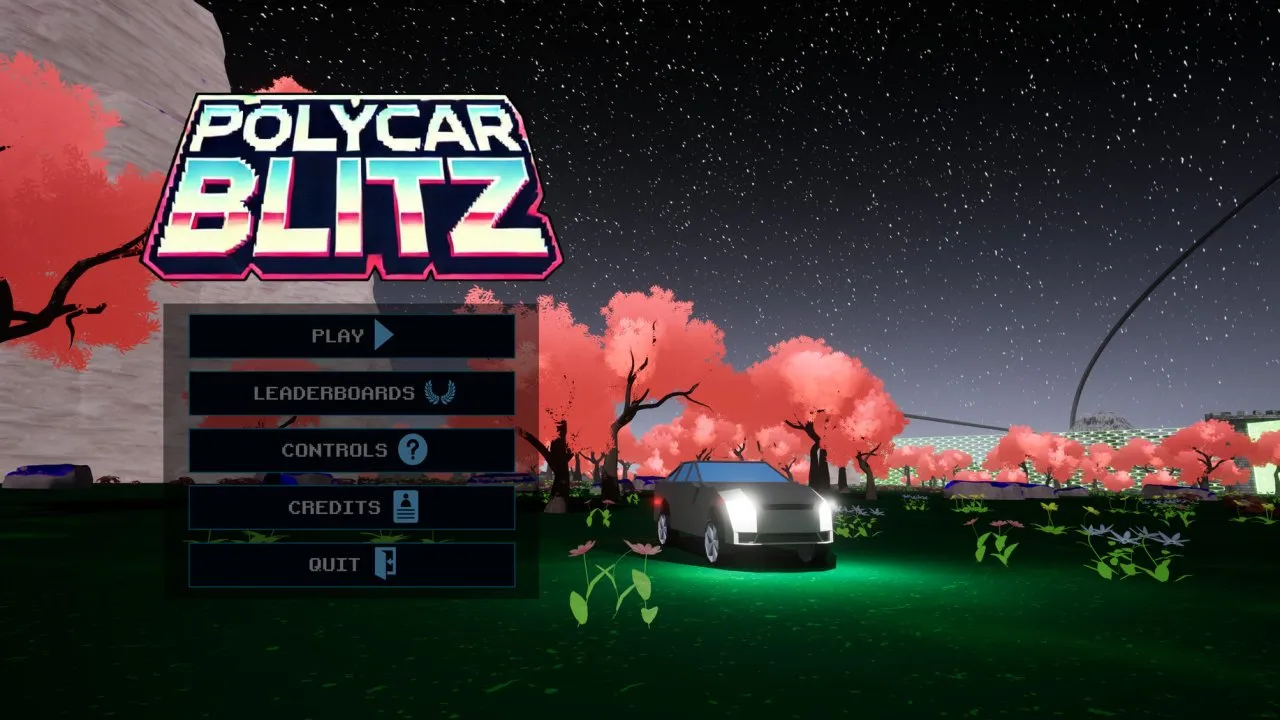Start the game with the Play button
The image size is (1280, 720).
click(x=351, y=336)
